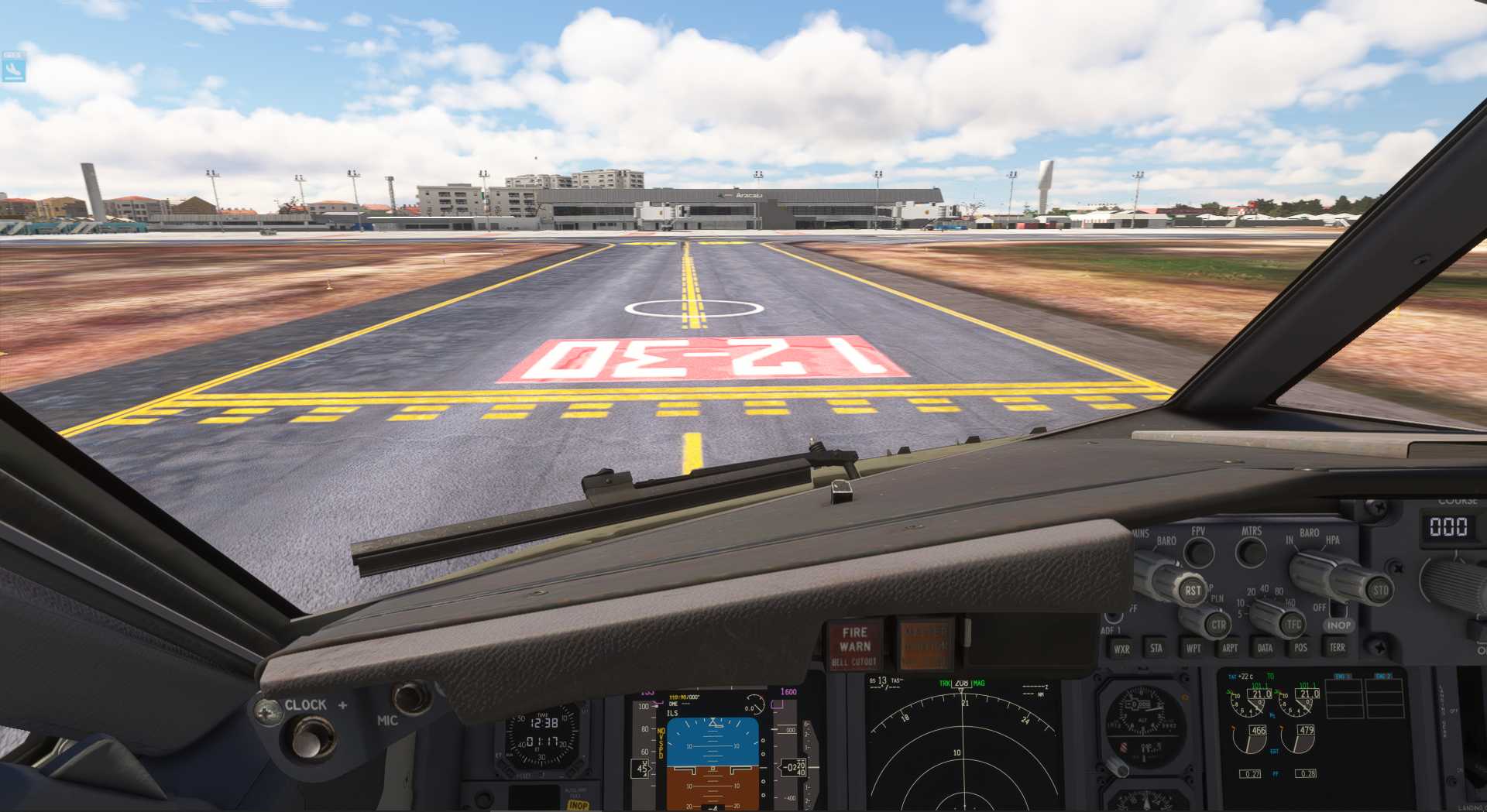Push the FPV flight path vector button
Screen dimensions: 1487x812
coord(1199,553)
